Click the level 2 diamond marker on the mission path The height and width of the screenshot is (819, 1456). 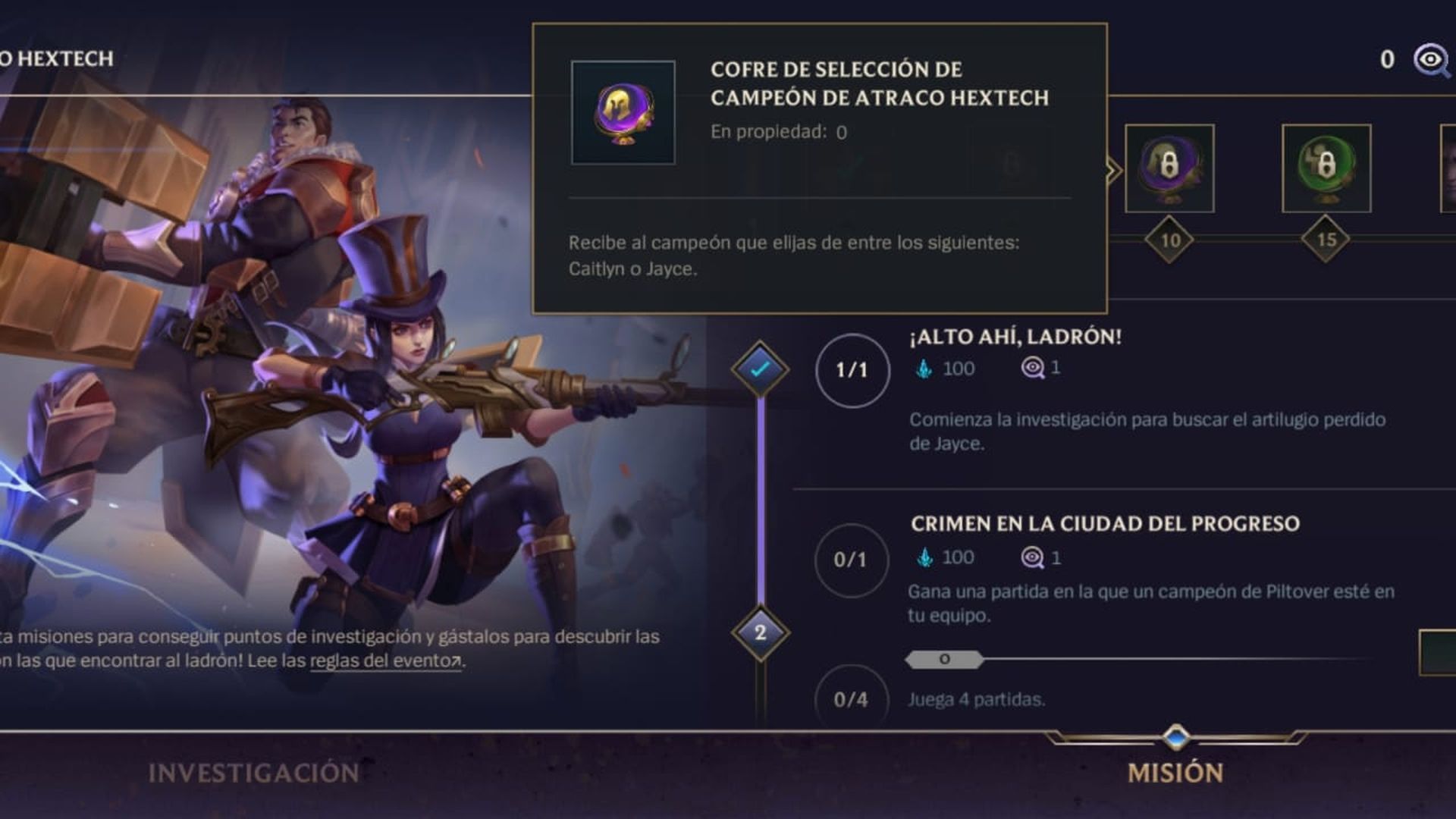[762, 633]
